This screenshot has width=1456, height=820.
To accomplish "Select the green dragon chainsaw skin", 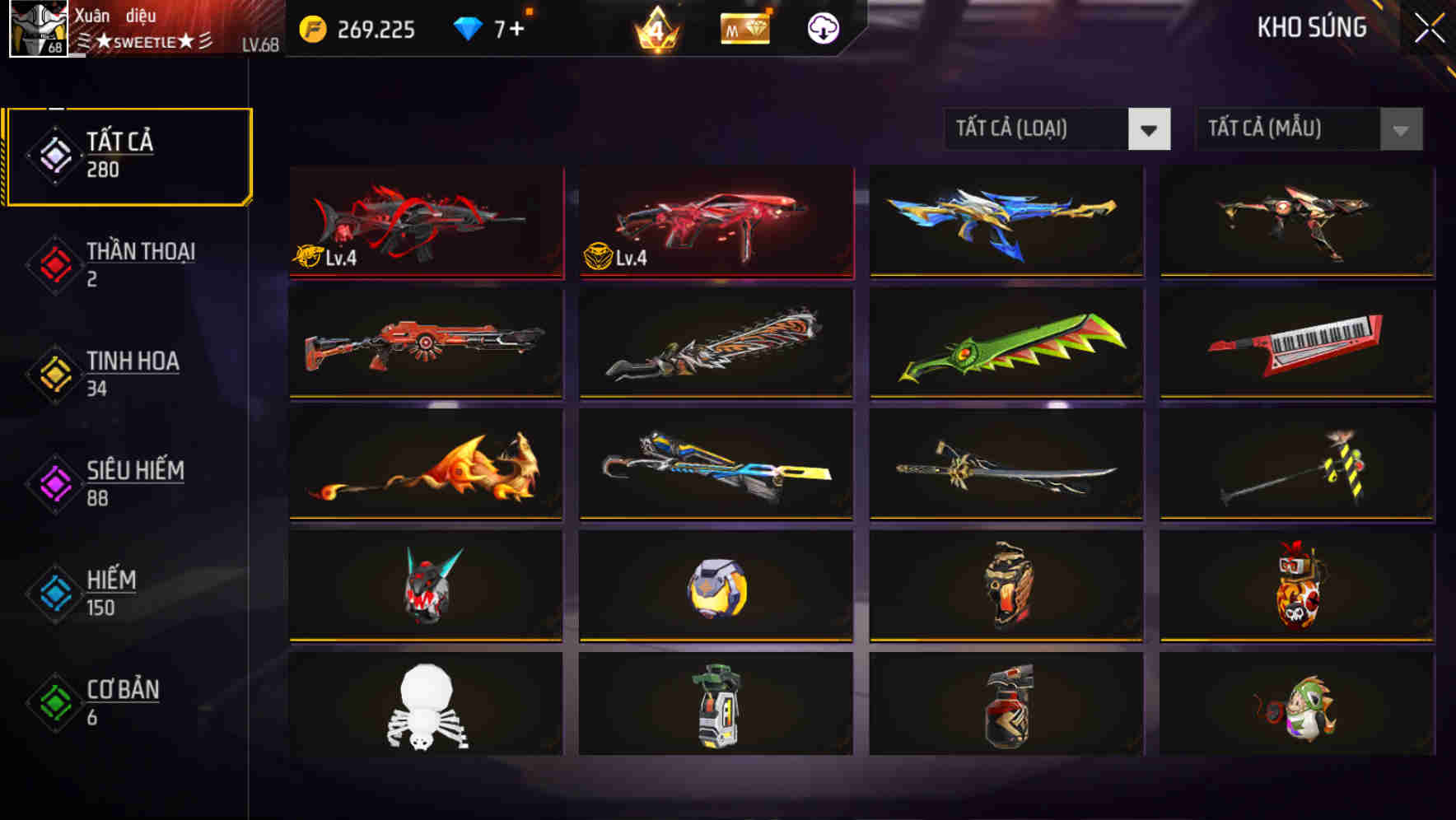I will tap(1005, 346).
